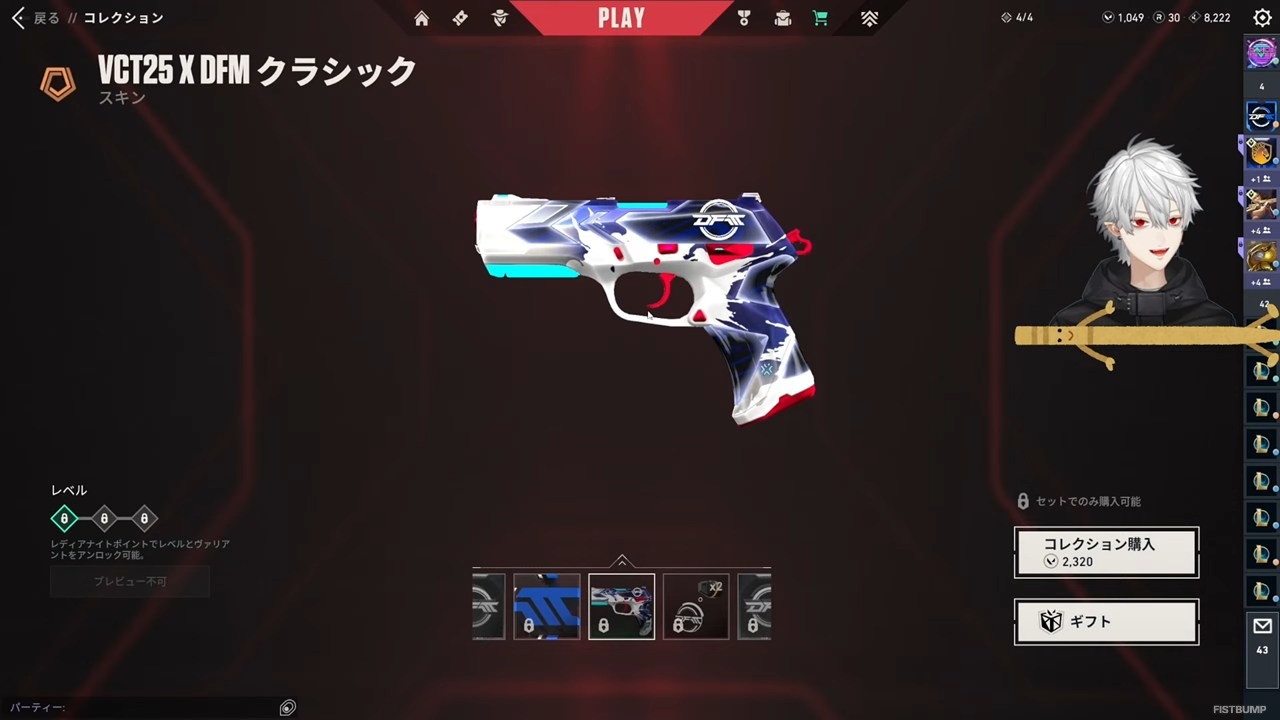
Task: Open the store shopping cart icon
Action: click(x=820, y=18)
